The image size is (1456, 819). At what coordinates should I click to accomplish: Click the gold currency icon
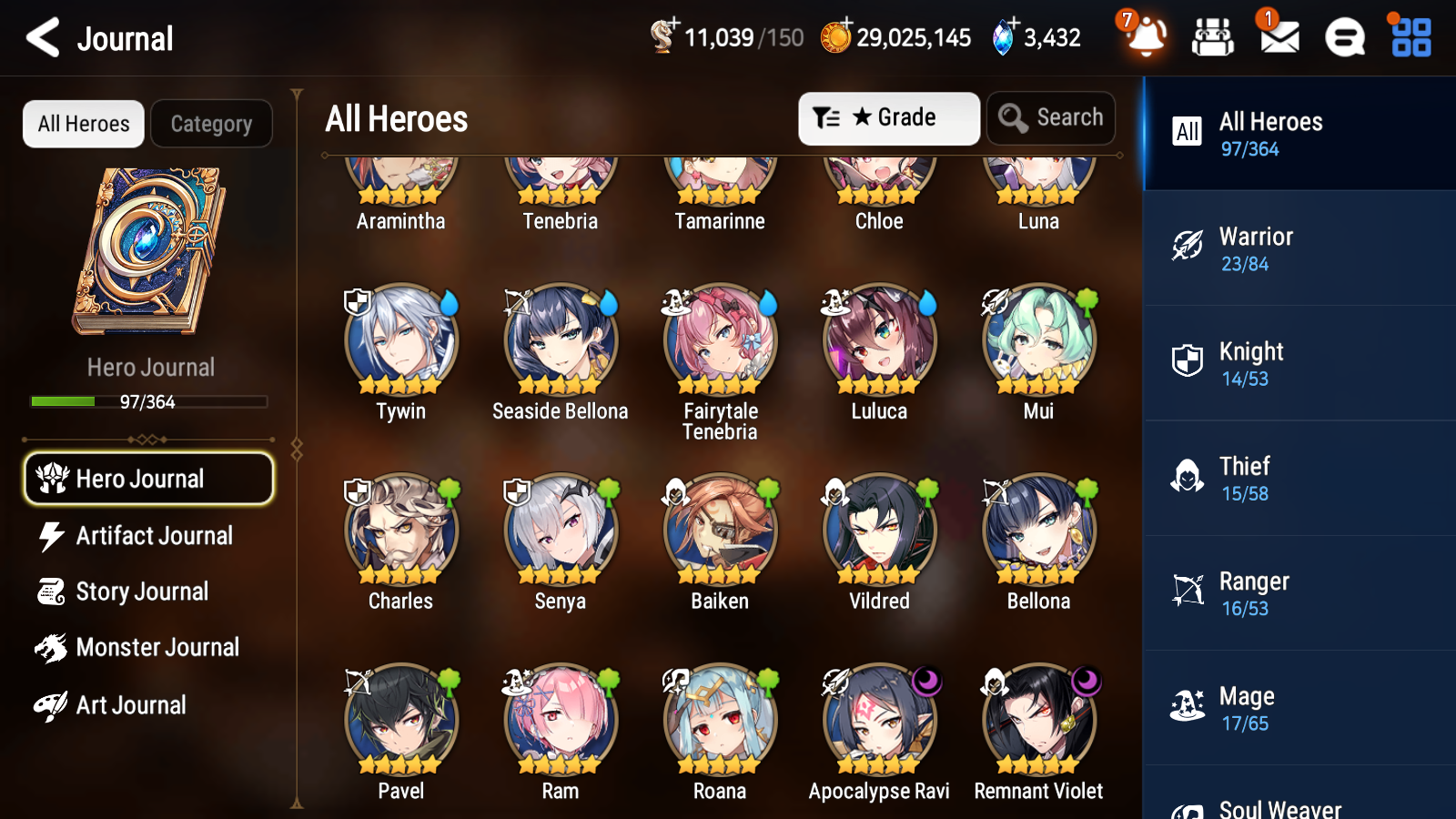834,37
